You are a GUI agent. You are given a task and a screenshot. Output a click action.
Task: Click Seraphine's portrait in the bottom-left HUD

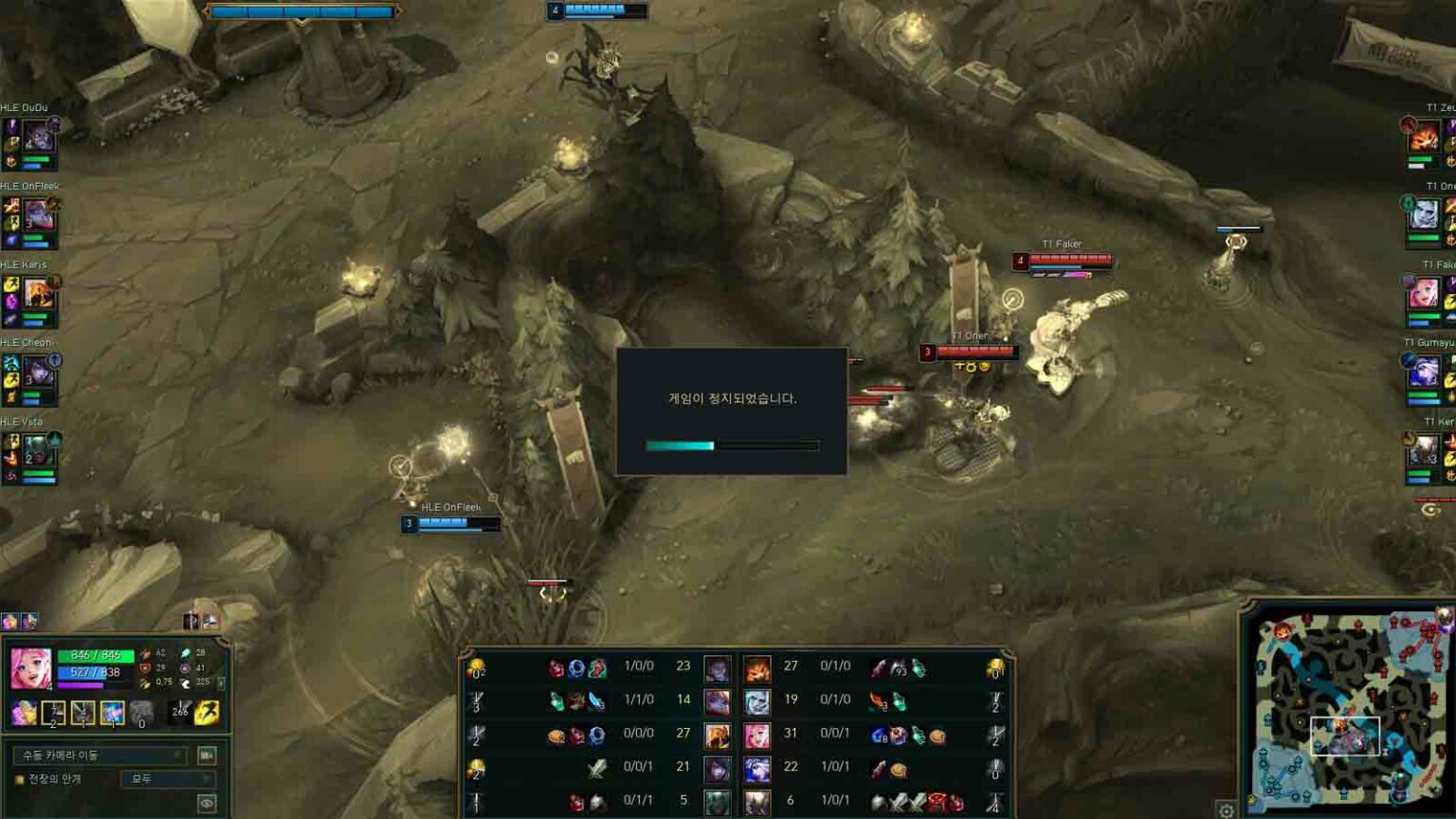pyautogui.click(x=32, y=668)
